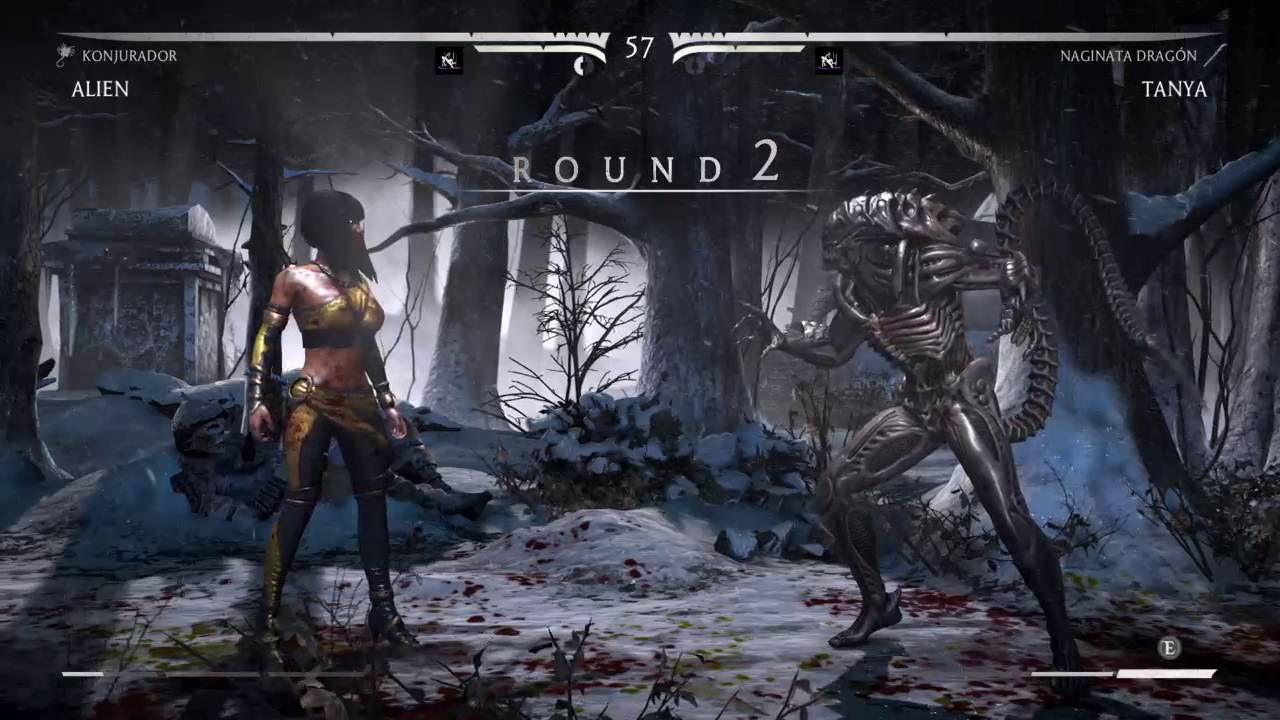
Task: Click the Naginata Dragón variation icon
Action: (1214, 55)
